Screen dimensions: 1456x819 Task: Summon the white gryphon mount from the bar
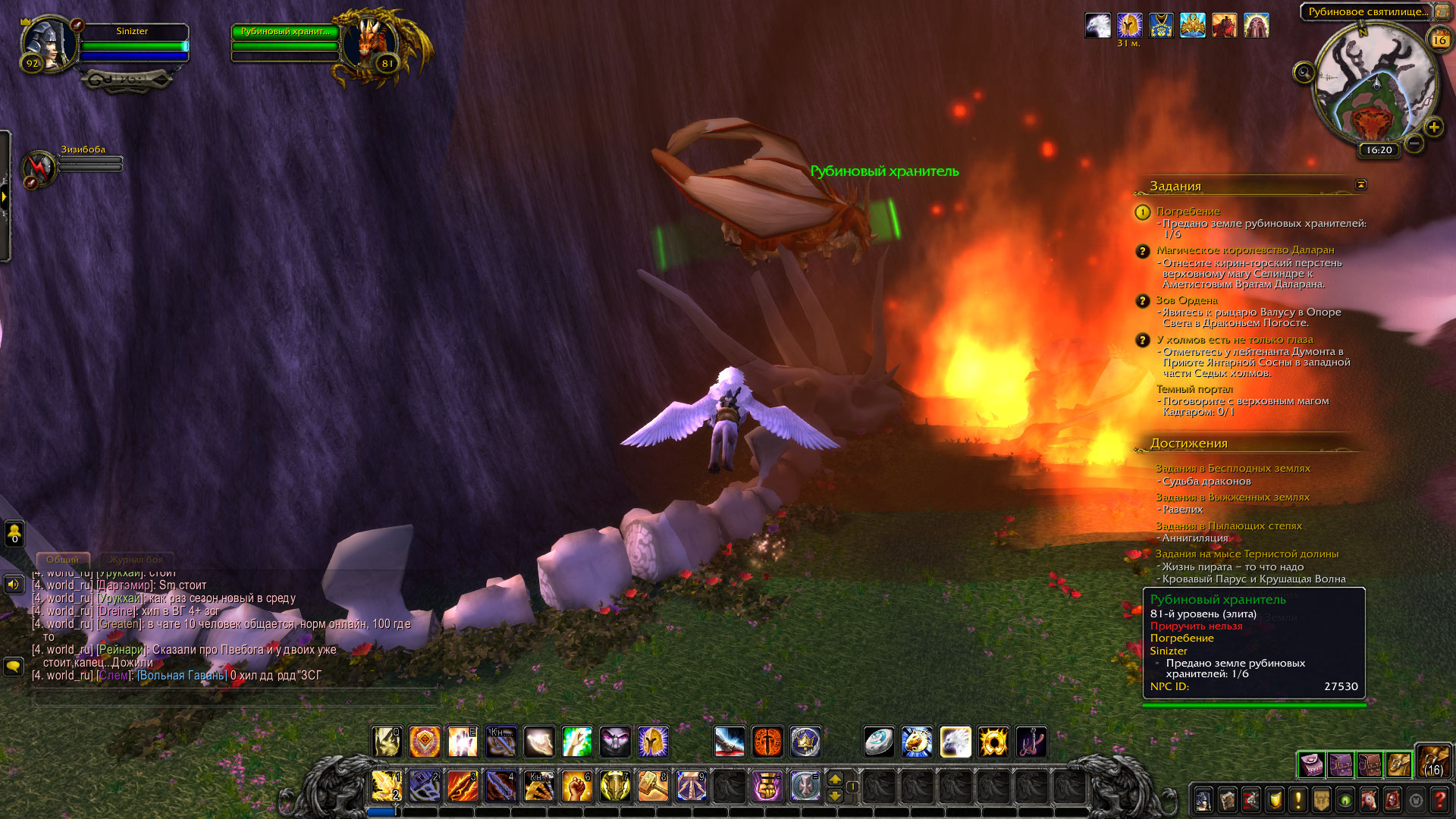tap(955, 742)
